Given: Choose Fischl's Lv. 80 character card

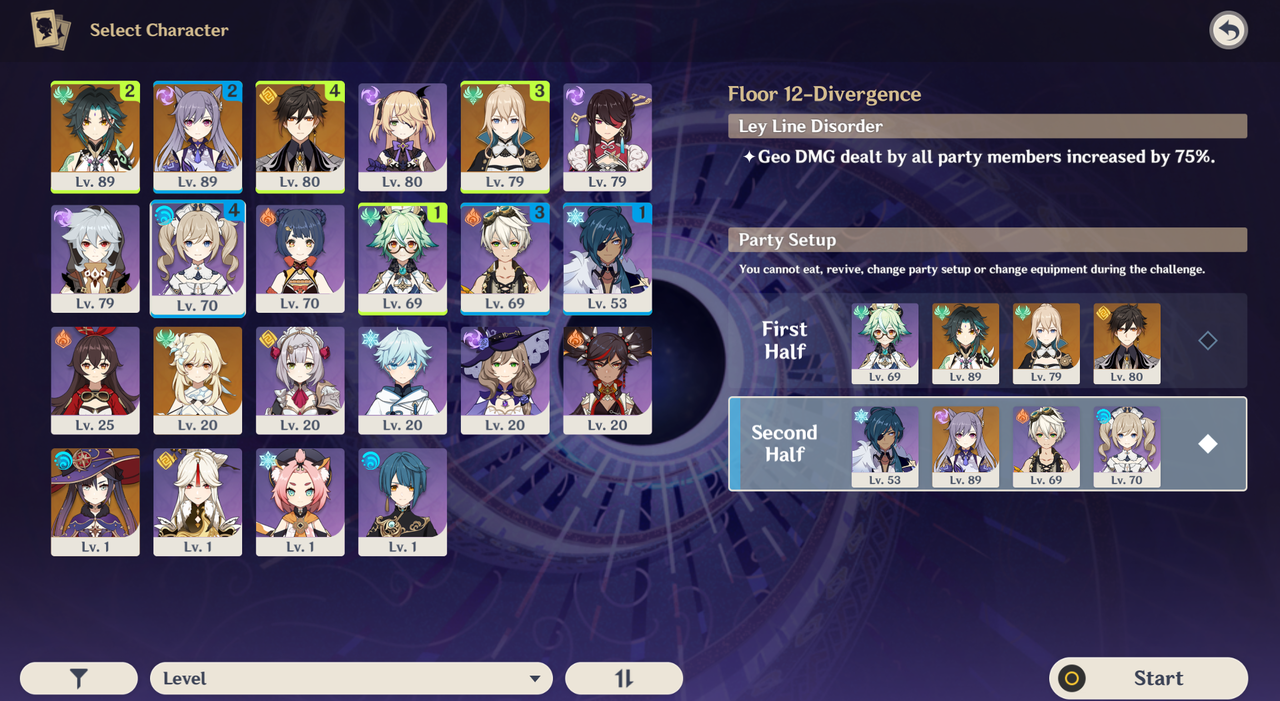Looking at the screenshot, I should pyautogui.click(x=403, y=137).
